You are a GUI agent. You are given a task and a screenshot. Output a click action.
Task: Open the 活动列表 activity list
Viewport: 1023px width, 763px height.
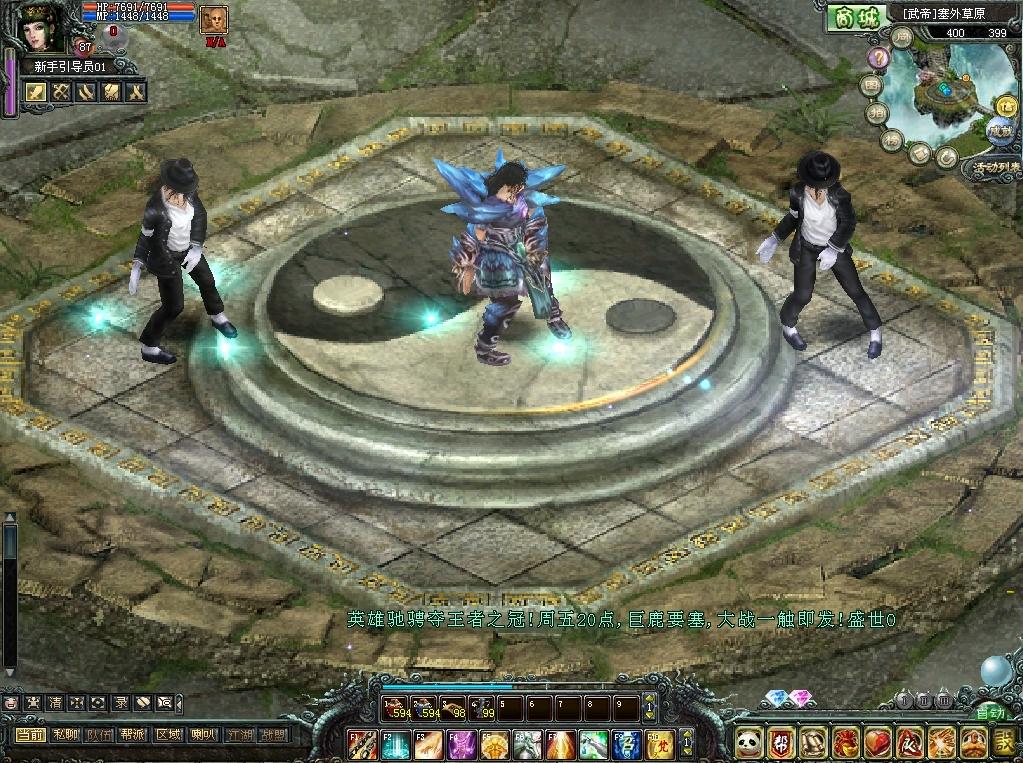(989, 169)
